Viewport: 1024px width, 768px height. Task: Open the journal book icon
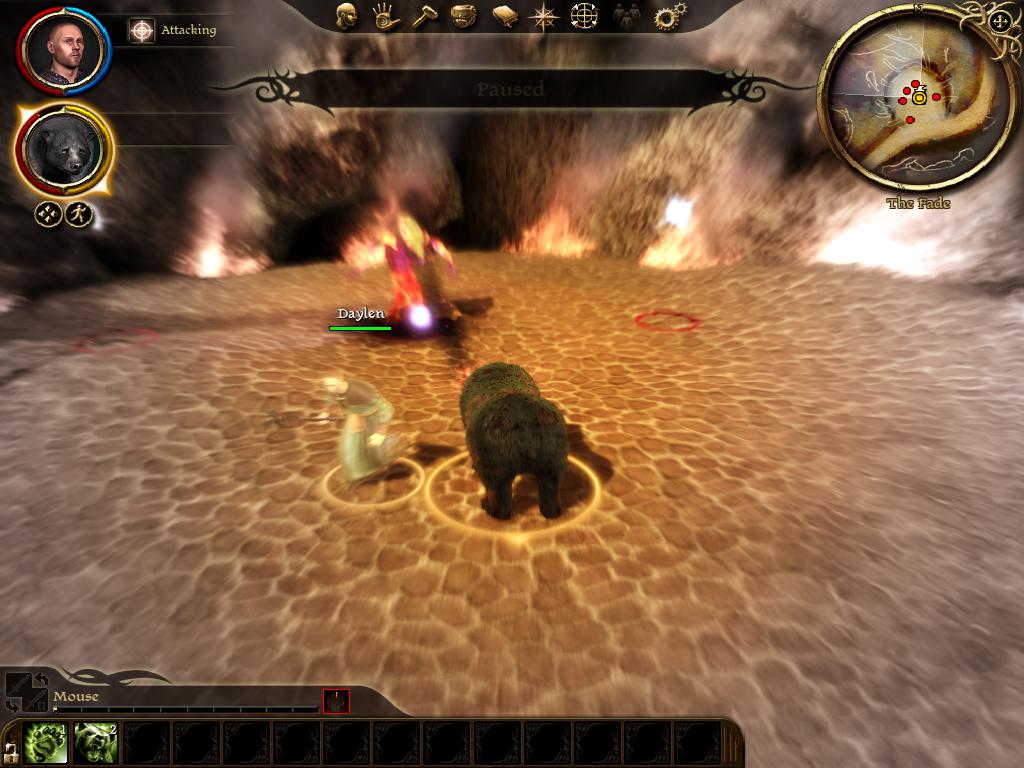point(504,16)
